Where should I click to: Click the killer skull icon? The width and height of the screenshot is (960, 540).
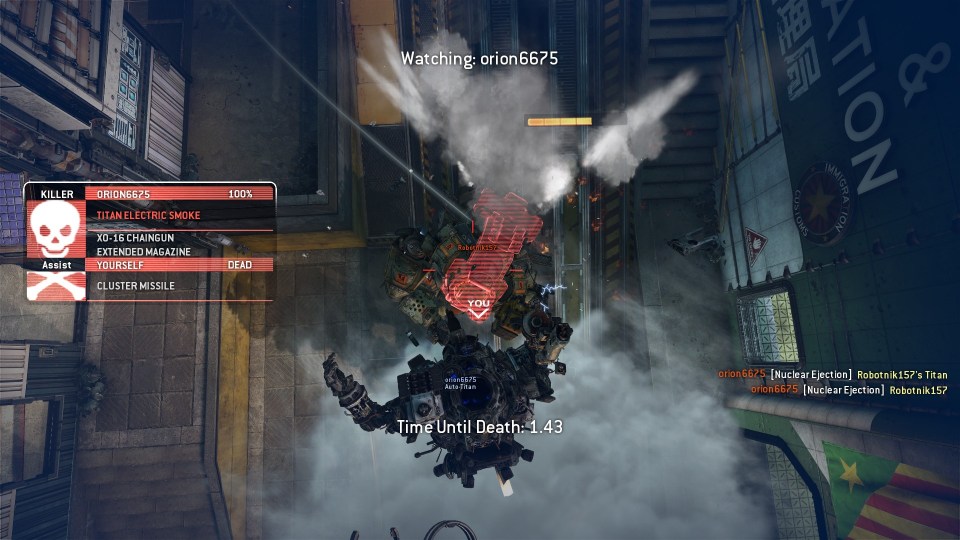pyautogui.click(x=57, y=228)
